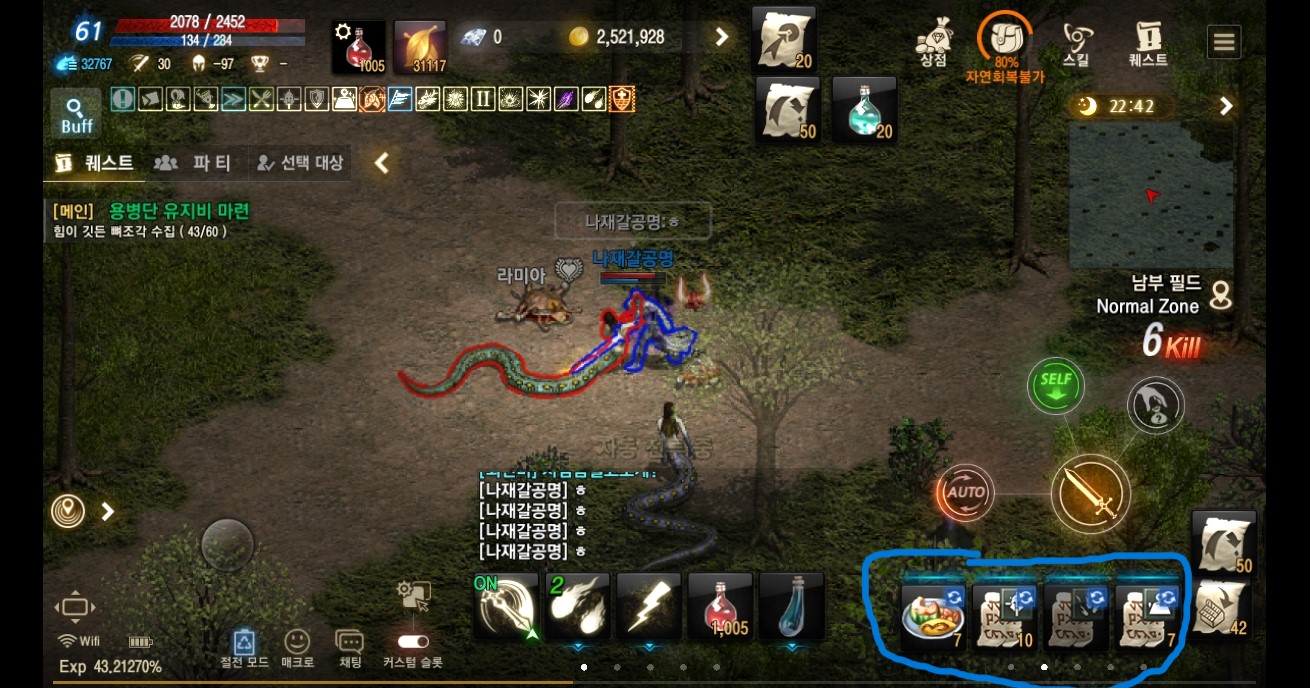Expand the currency bar arrow

tap(722, 37)
